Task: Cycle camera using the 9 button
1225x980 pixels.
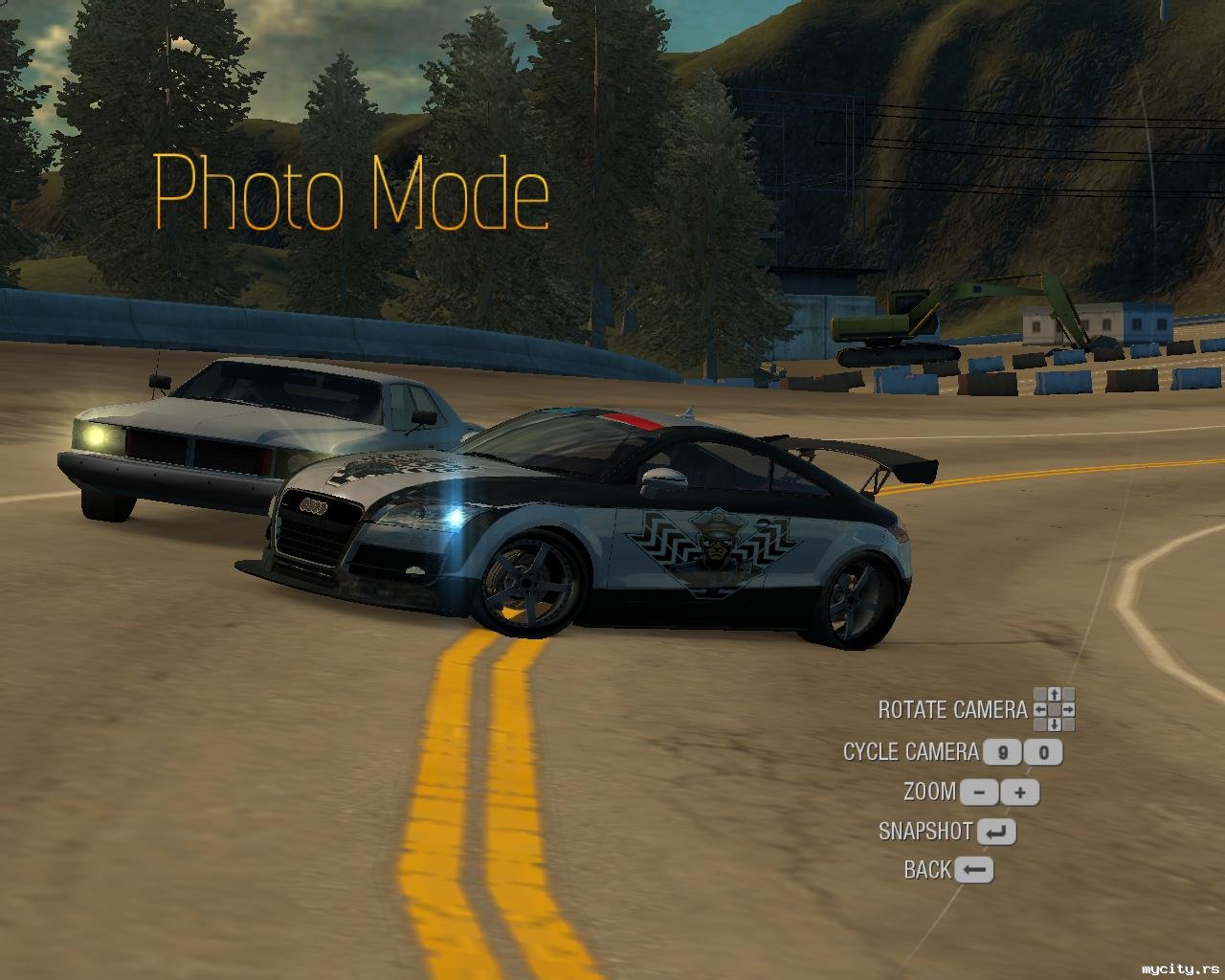Action: (1002, 752)
